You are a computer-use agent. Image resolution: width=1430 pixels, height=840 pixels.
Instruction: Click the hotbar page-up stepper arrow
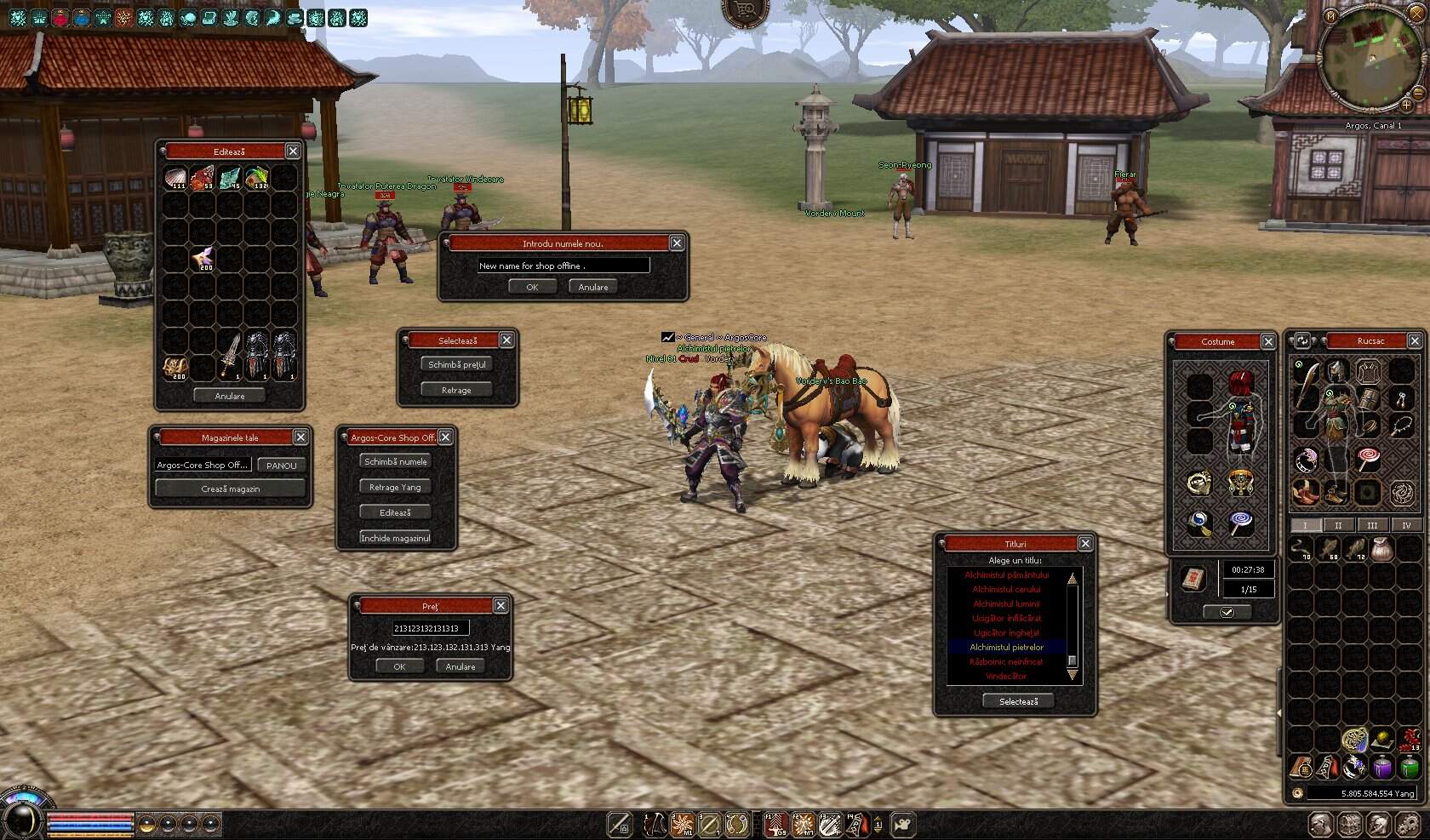tap(878, 818)
